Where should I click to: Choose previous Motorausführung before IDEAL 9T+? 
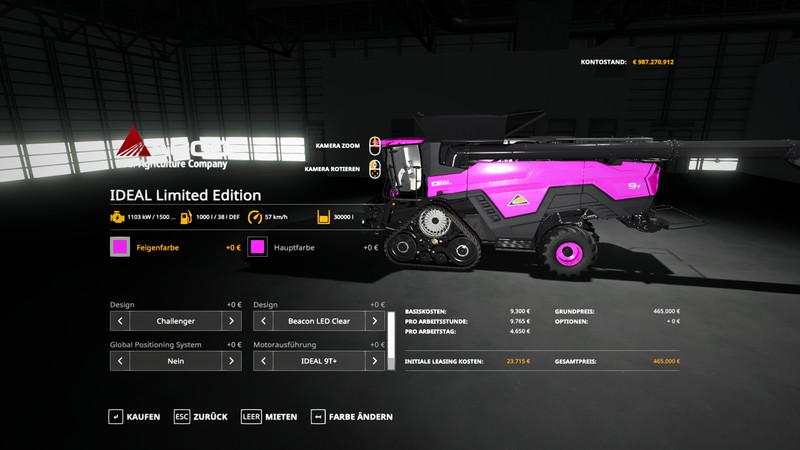[x=264, y=362]
